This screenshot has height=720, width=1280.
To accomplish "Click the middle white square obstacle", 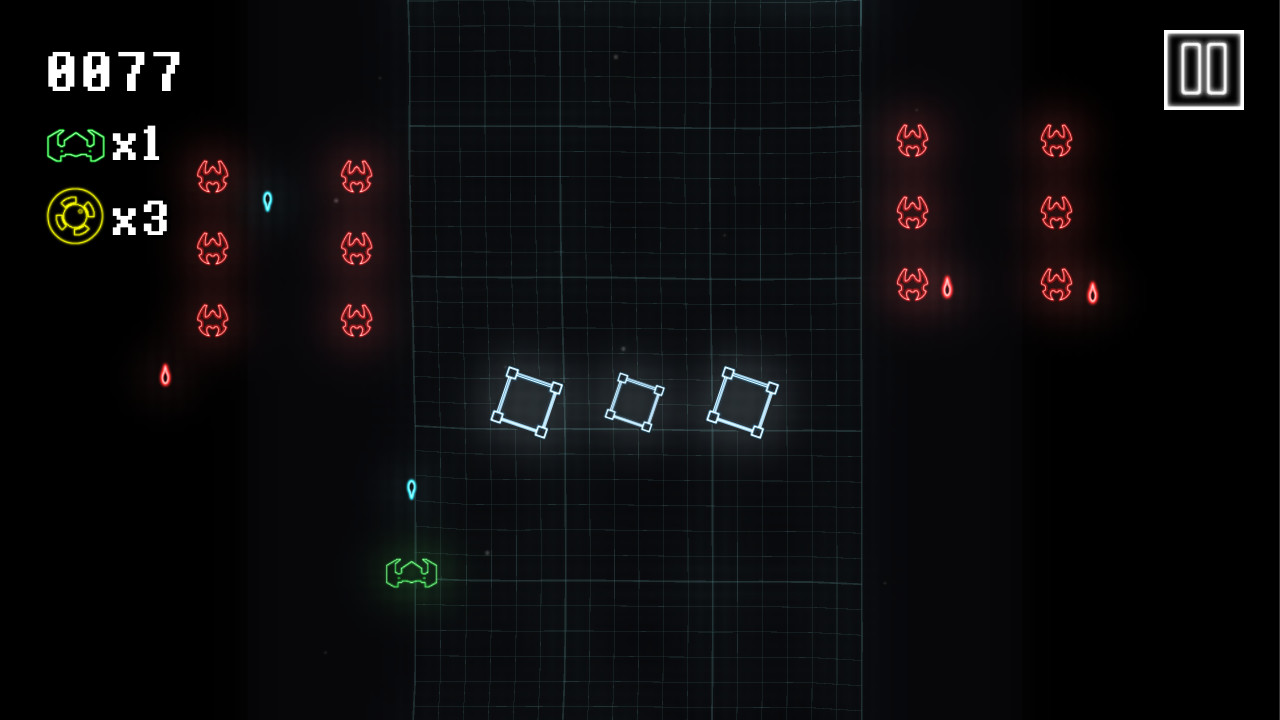I will (635, 402).
